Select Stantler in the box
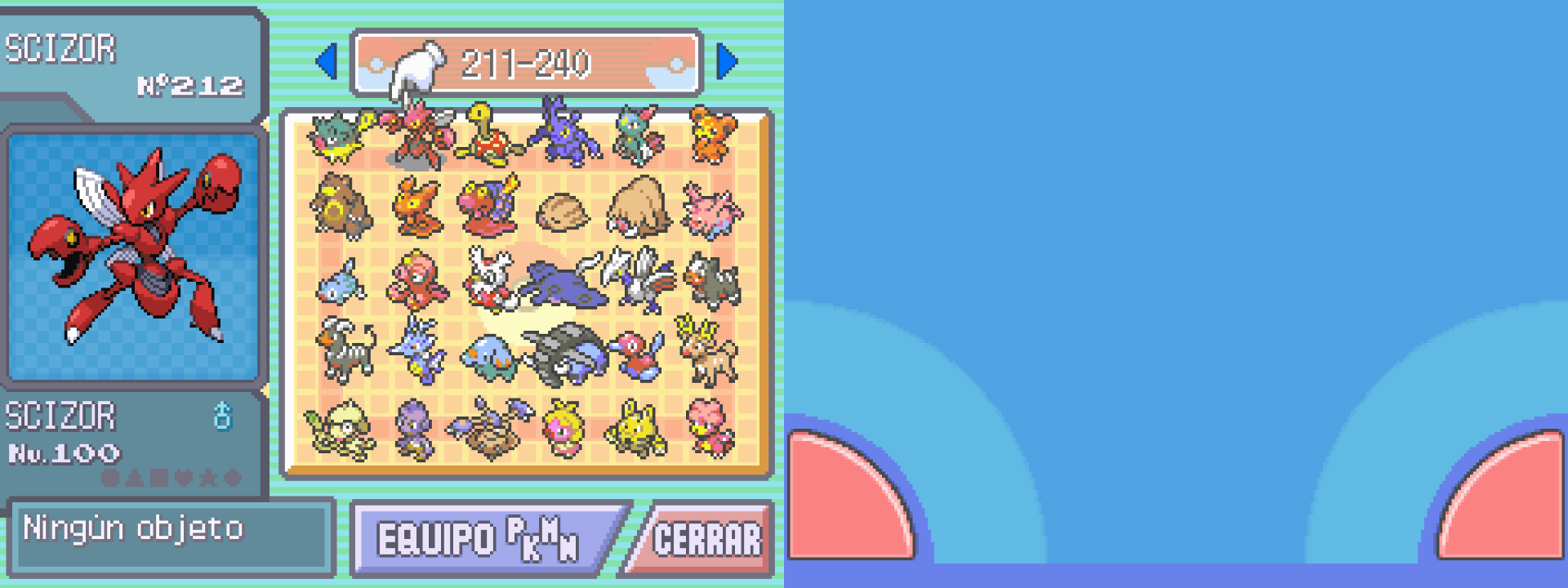The width and height of the screenshot is (1568, 588). pos(707,351)
